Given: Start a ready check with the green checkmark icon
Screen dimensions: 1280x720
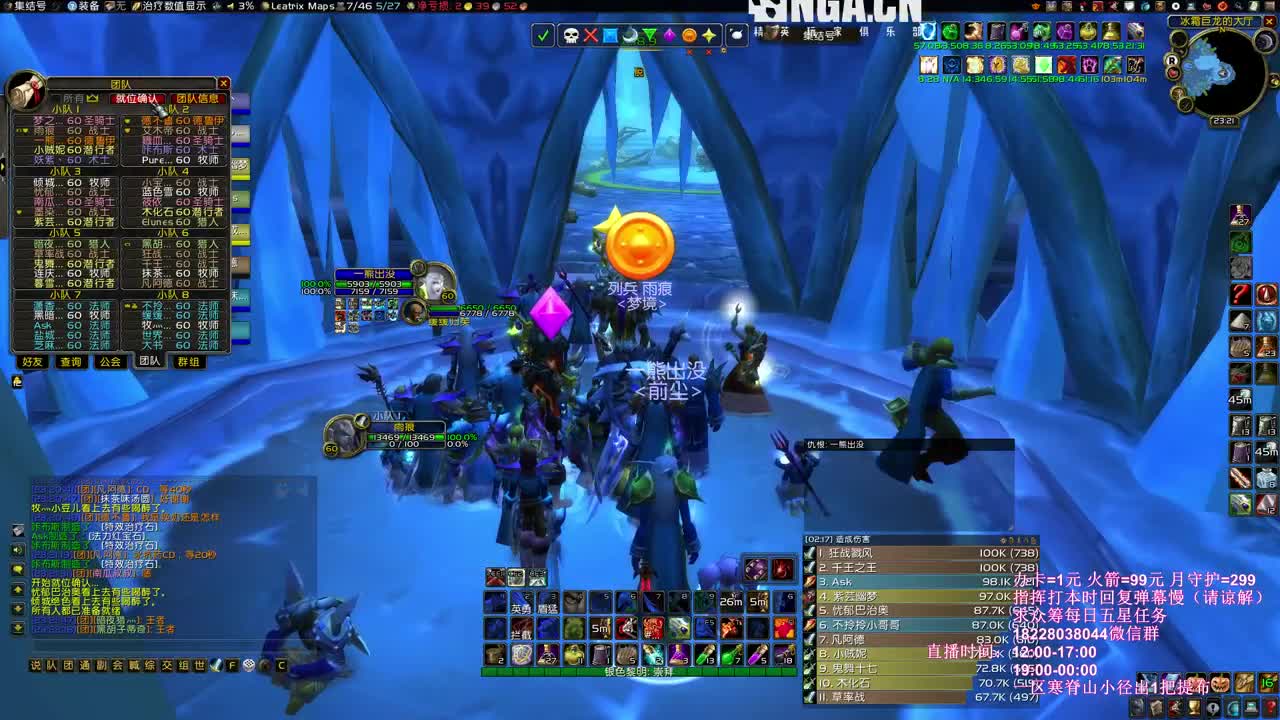Looking at the screenshot, I should [x=543, y=34].
